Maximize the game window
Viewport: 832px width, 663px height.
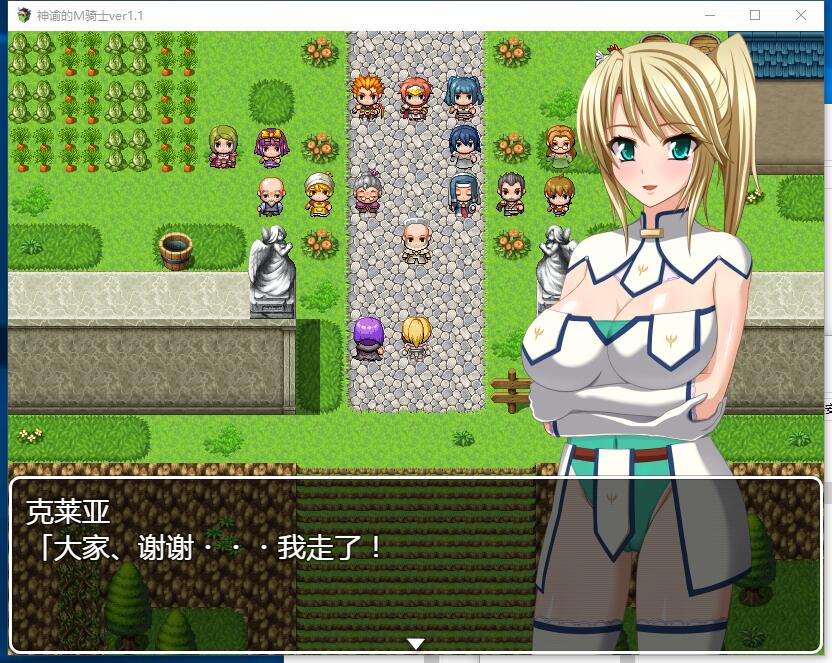pyautogui.click(x=755, y=15)
